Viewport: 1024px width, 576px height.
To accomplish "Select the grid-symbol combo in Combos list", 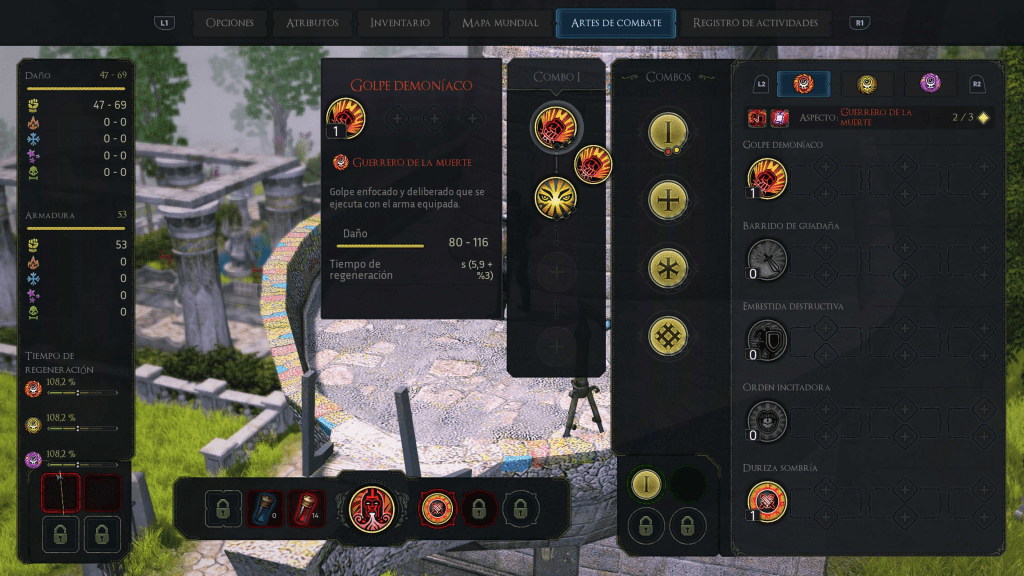I will [x=666, y=337].
